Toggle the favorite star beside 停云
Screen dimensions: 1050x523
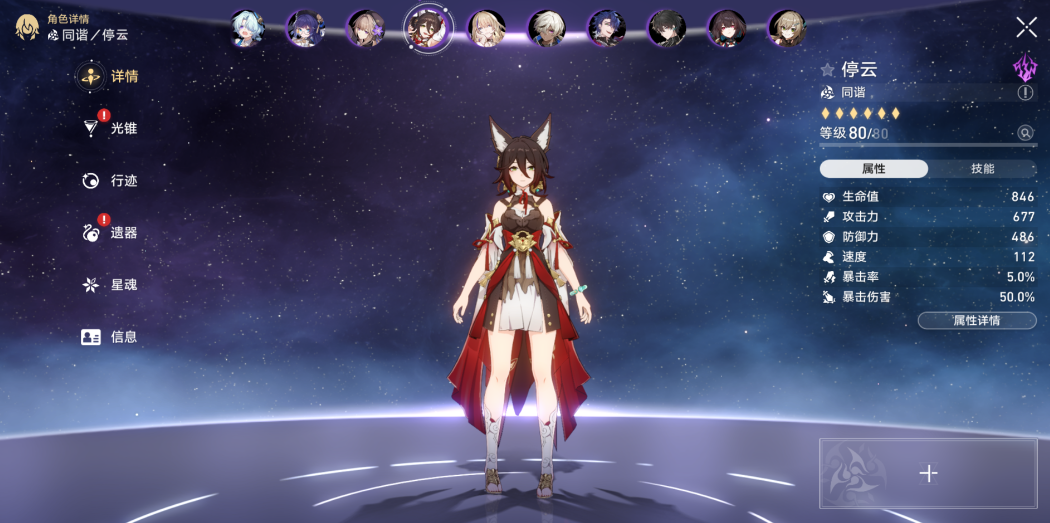point(827,70)
